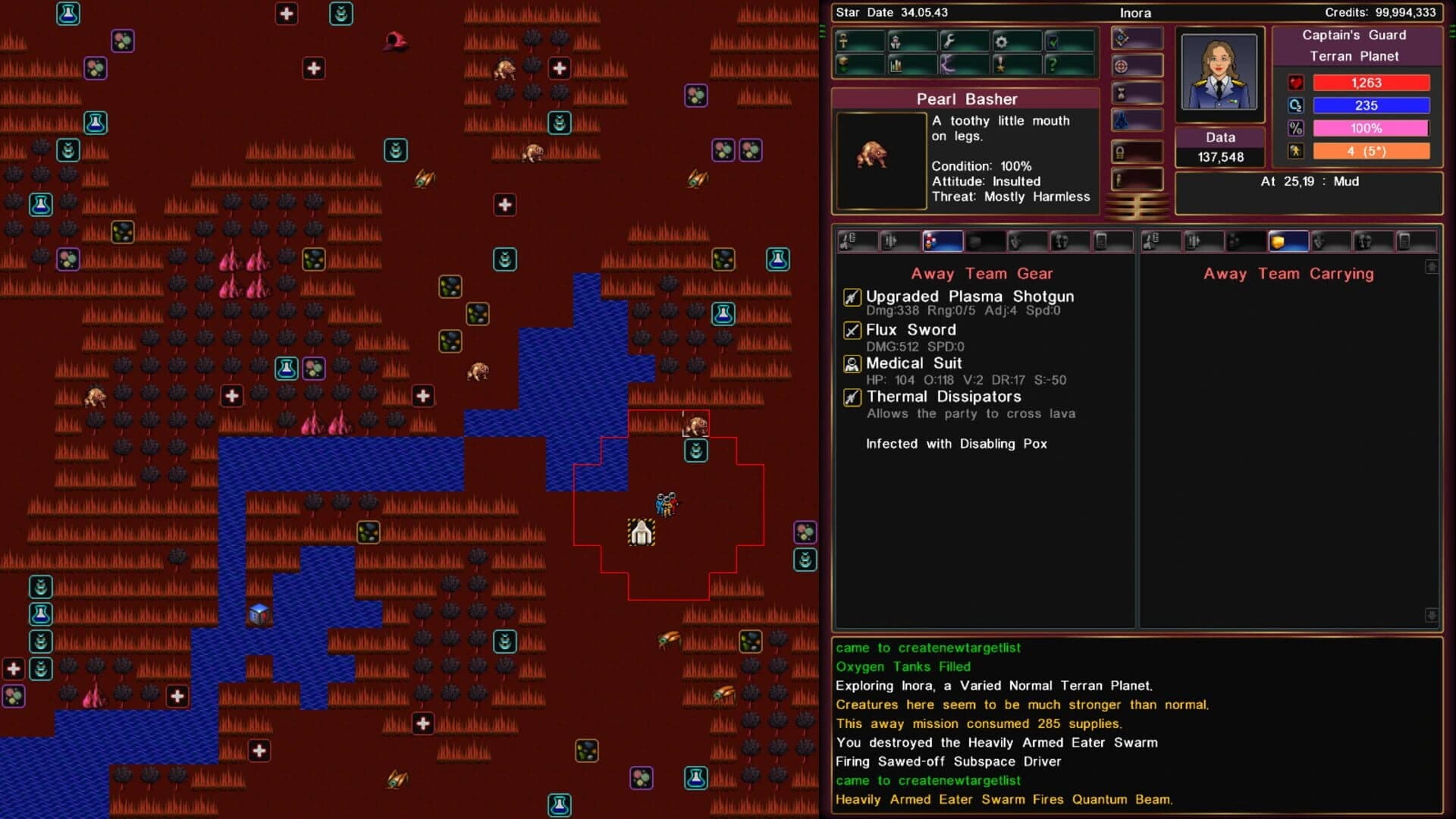The width and height of the screenshot is (1456, 819).
Task: Toggle the lever switch below the padlock
Action: coord(1122,177)
